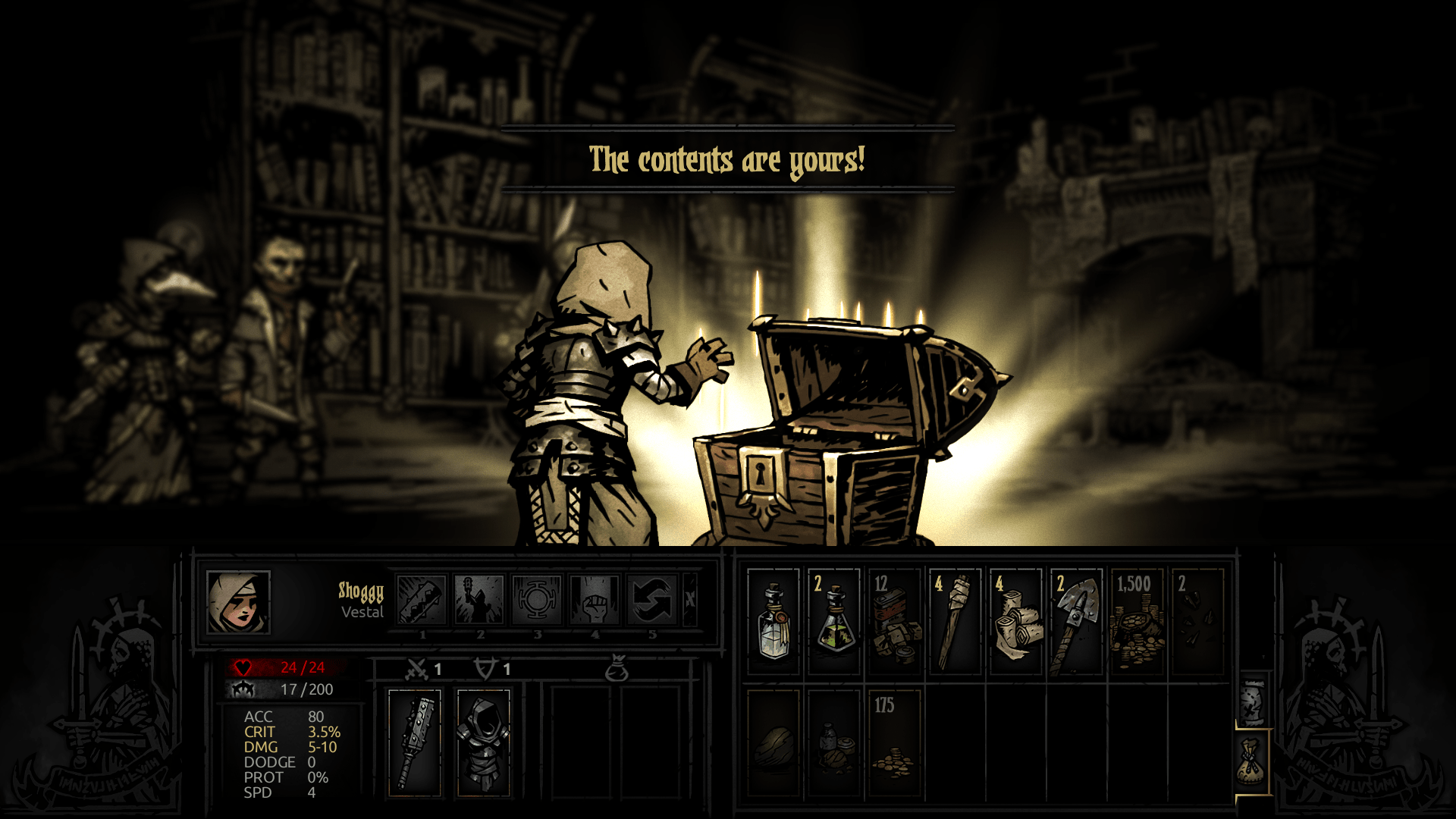Select the Vestal hero portrait
This screenshot has height=819, width=1456.
(238, 602)
